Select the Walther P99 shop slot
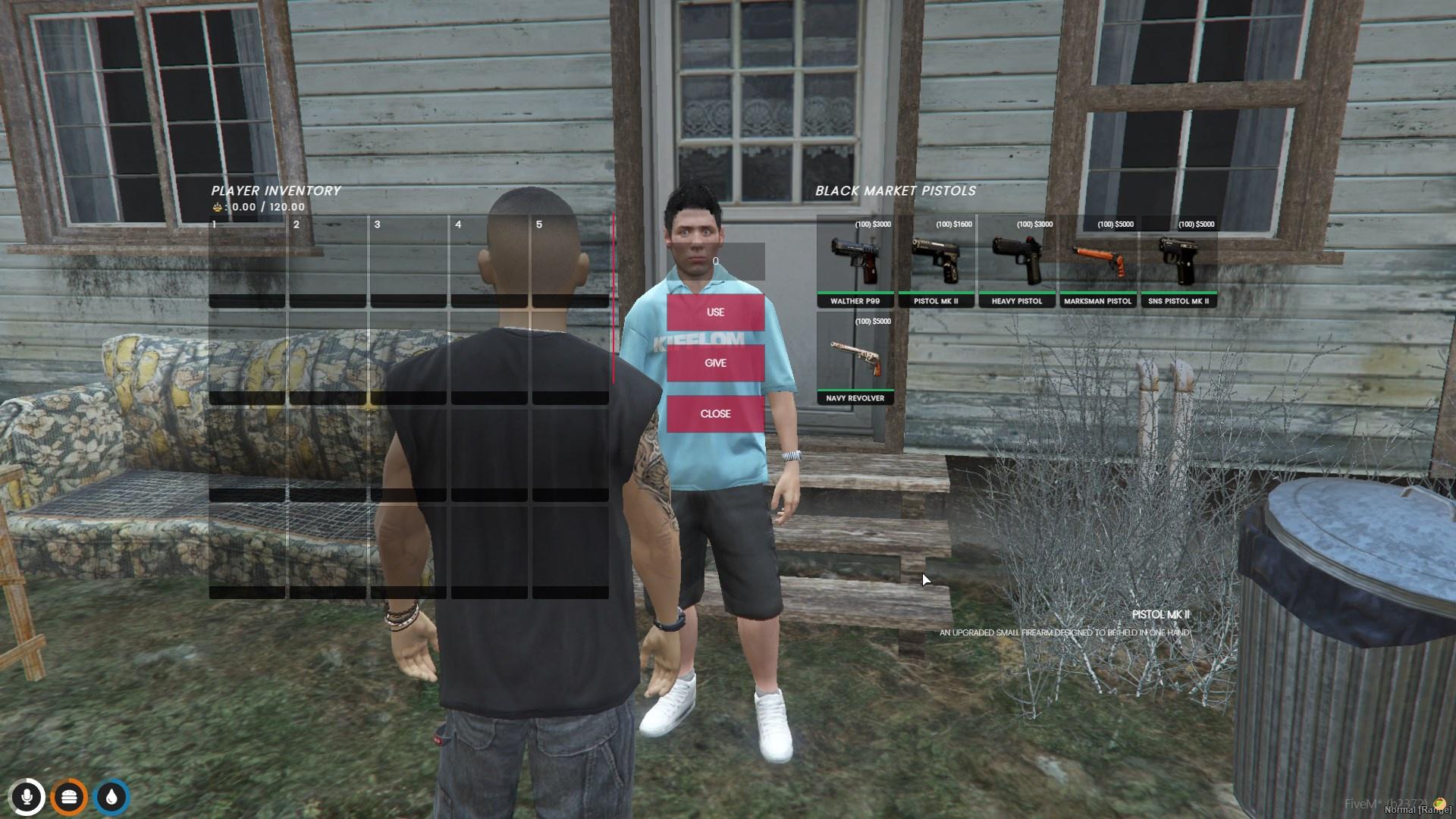1456x819 pixels. click(x=855, y=262)
